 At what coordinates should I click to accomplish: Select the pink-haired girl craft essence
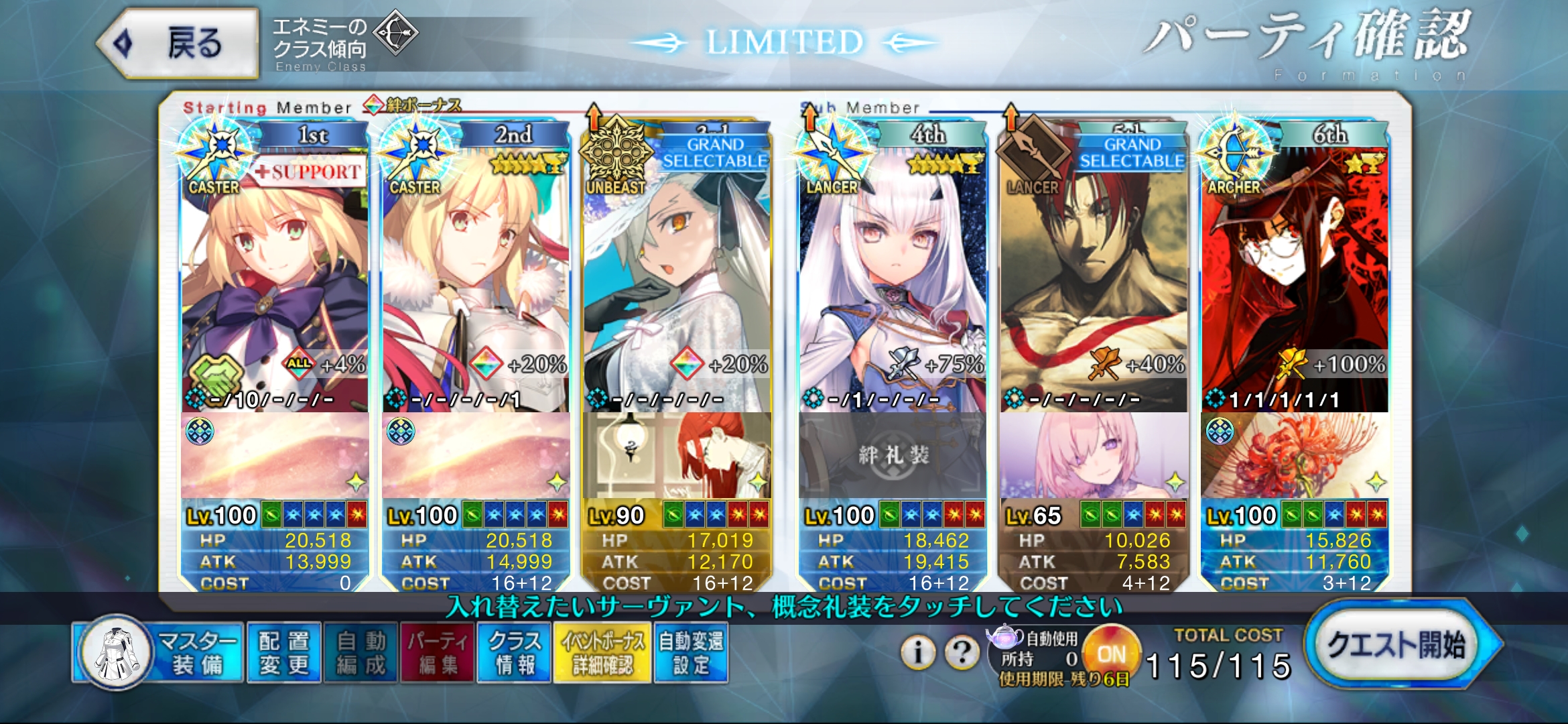coord(1094,456)
